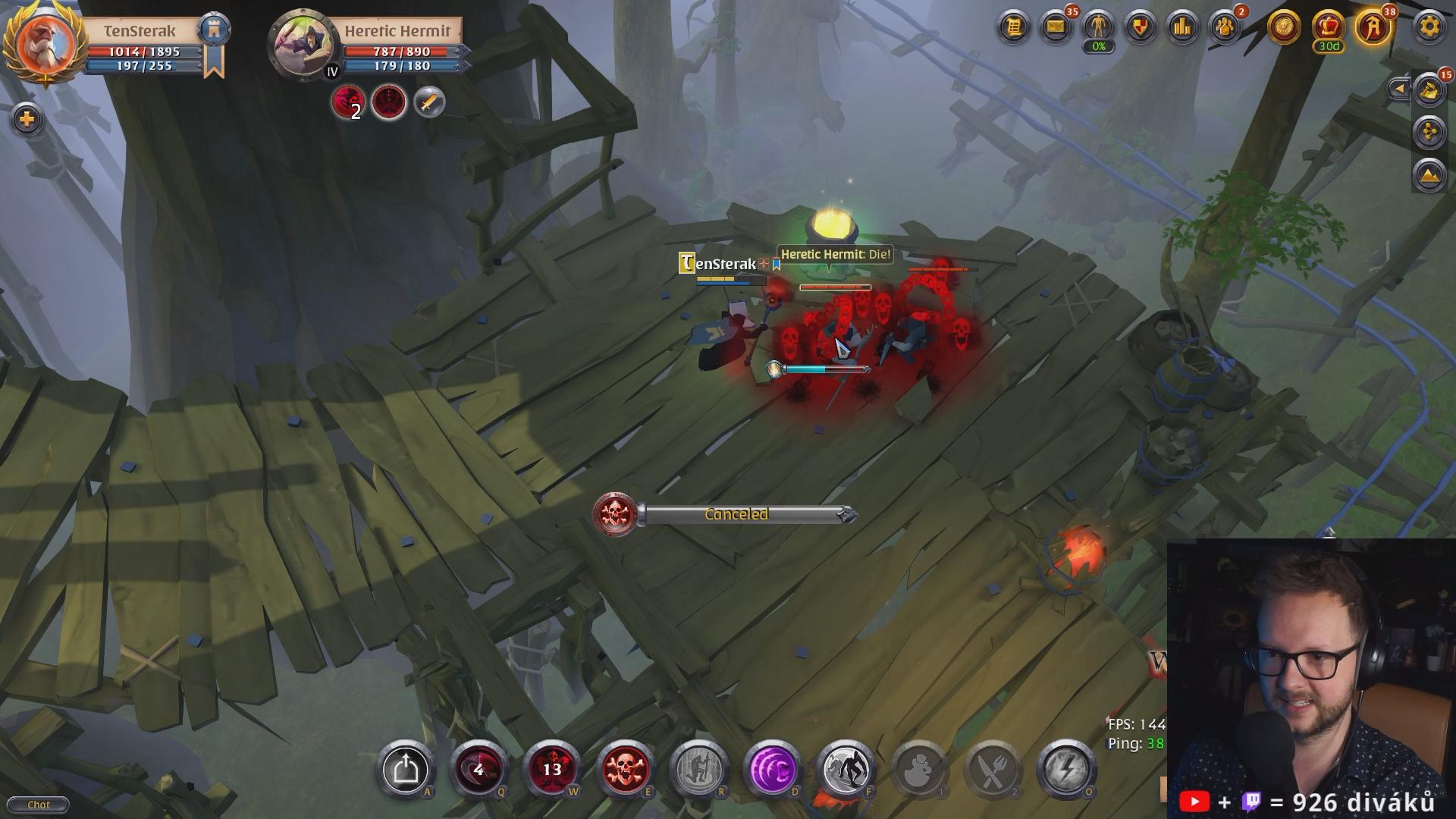The width and height of the screenshot is (1456, 819).
Task: Activate the red skull and crossbones ability
Action: [626, 770]
